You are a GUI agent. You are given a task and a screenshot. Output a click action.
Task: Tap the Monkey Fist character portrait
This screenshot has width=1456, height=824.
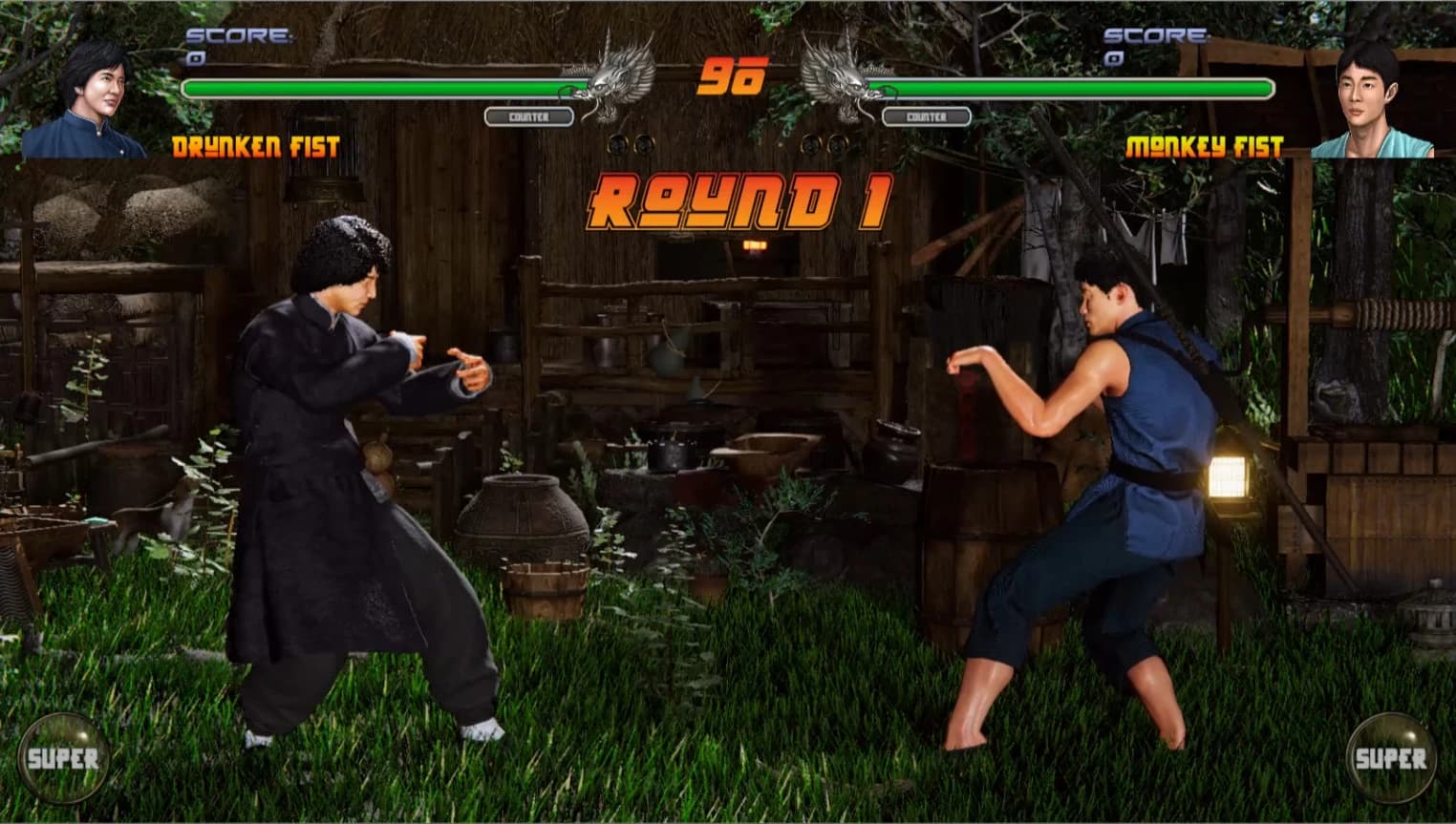coord(1368,91)
